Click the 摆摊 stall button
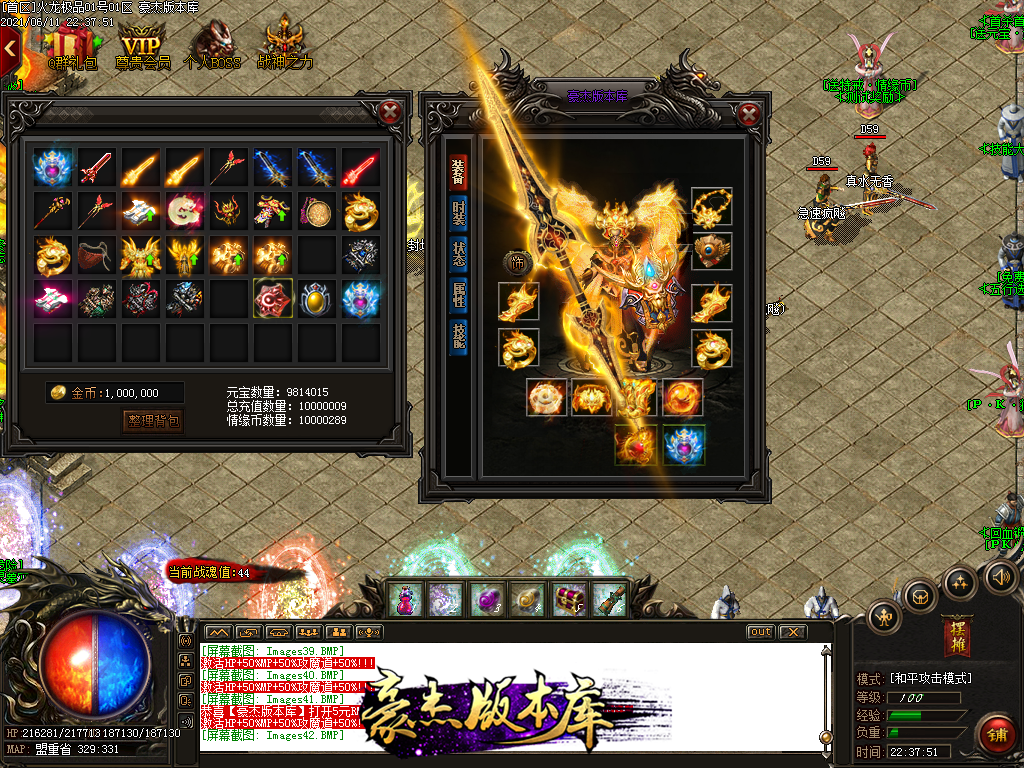The image size is (1024, 768). [x=956, y=637]
